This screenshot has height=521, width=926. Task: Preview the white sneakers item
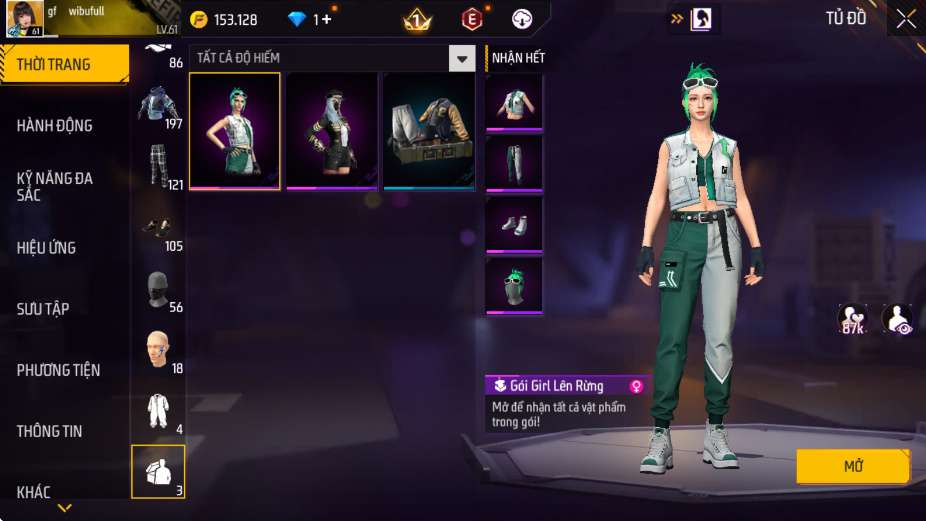pyautogui.click(x=514, y=224)
